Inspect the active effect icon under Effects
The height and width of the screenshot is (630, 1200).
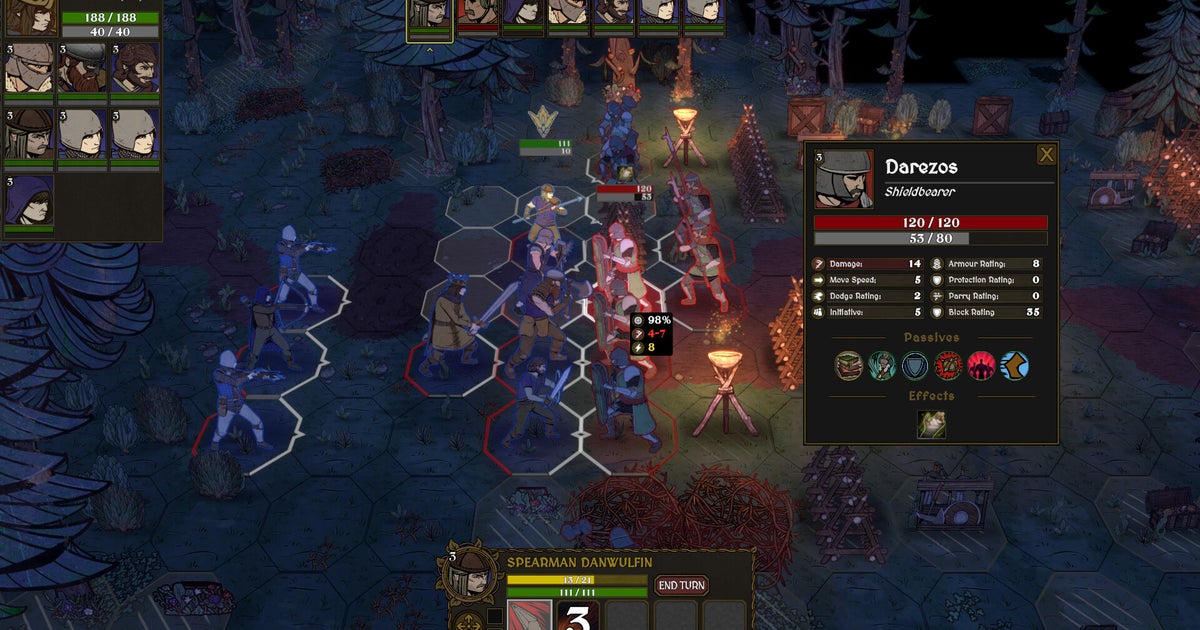pyautogui.click(x=931, y=425)
